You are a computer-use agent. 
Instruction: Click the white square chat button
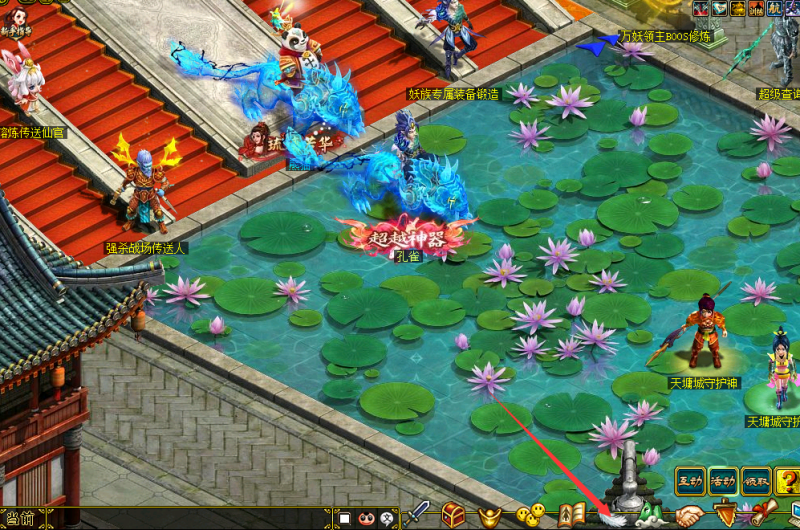pyautogui.click(x=344, y=518)
